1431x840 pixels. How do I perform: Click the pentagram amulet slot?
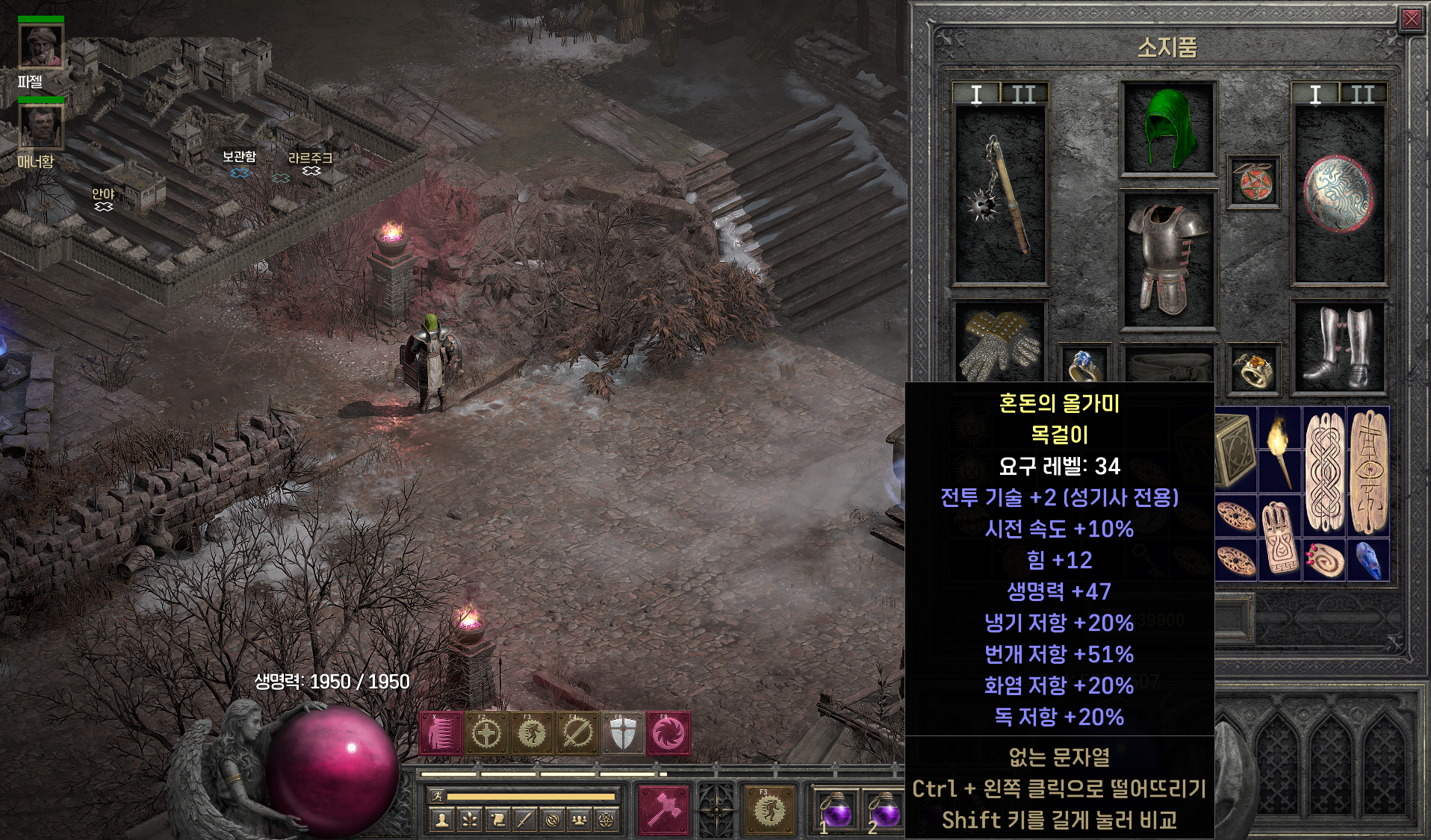[x=1253, y=181]
